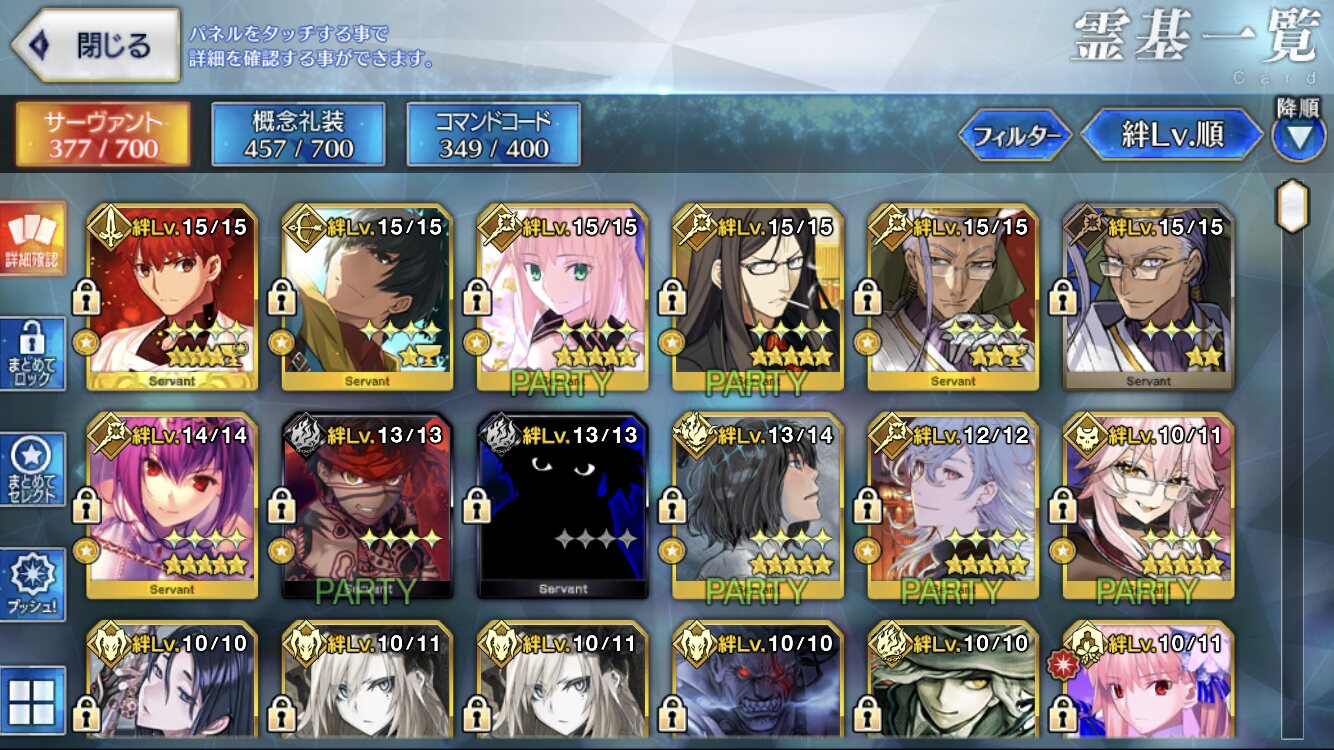Open the プッシュ! button
Viewport: 1334px width, 750px height.
[32, 585]
